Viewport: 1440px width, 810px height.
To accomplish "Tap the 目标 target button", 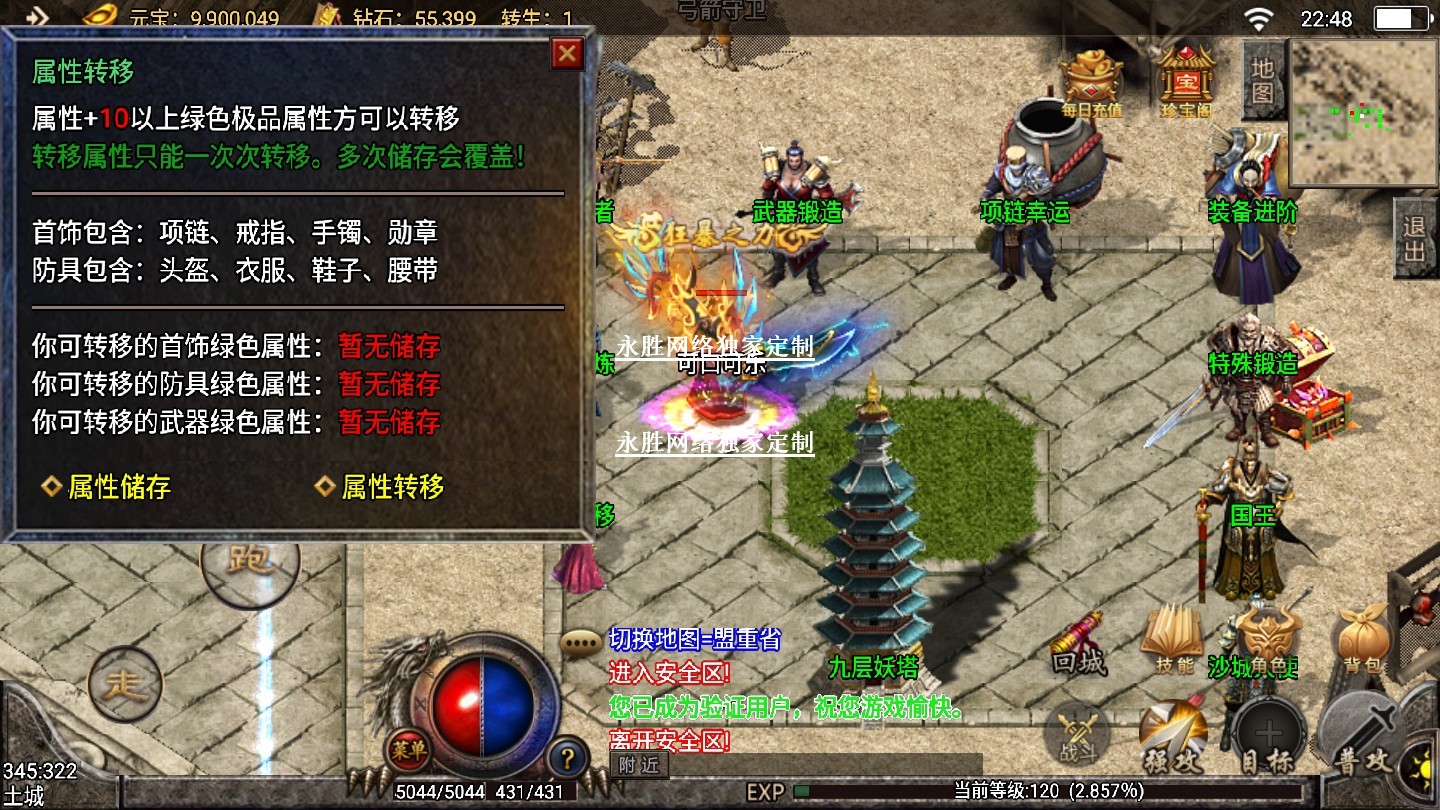I will click(x=1269, y=738).
